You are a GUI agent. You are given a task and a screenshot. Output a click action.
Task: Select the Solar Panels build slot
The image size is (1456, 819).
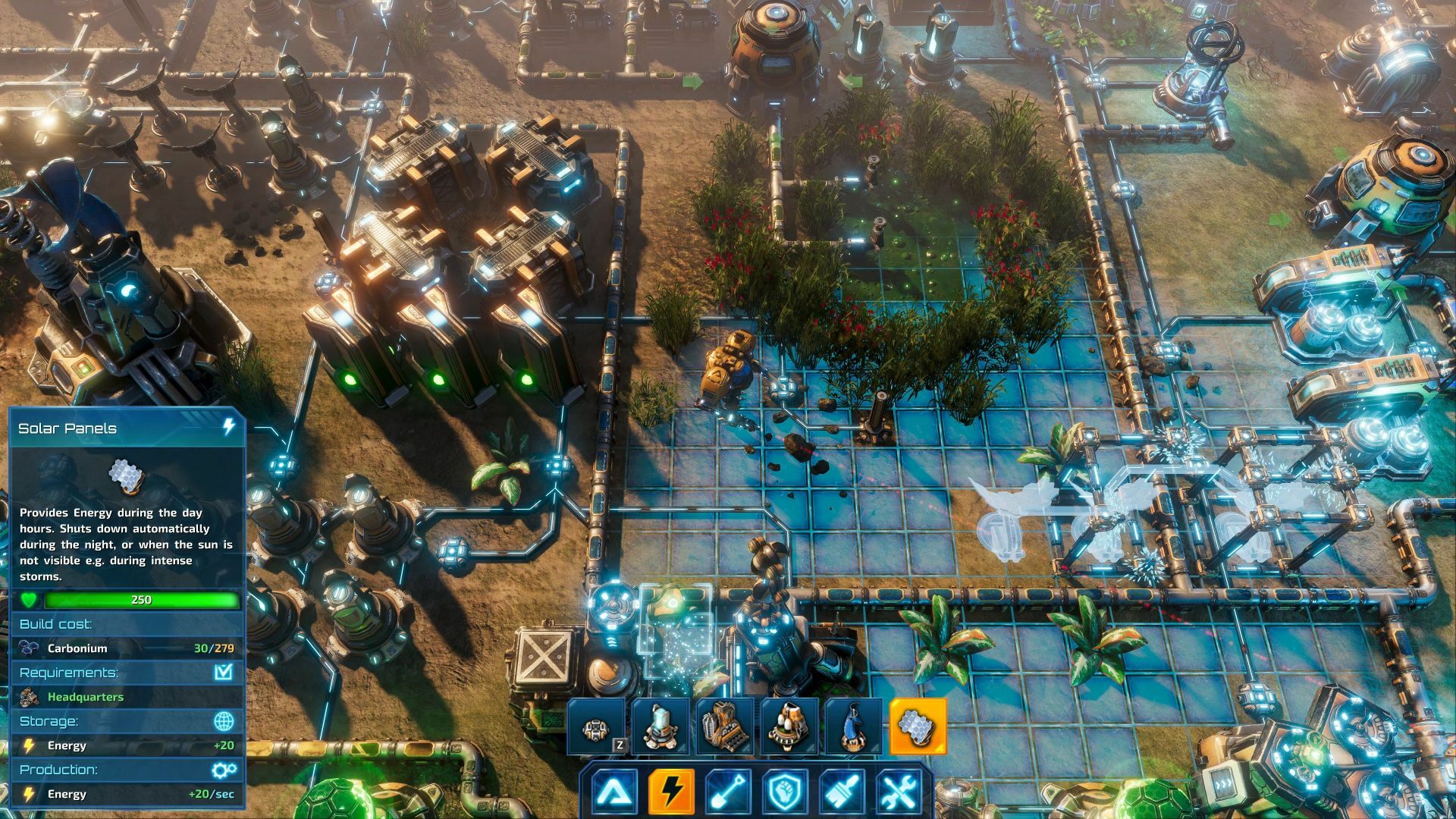(x=918, y=726)
